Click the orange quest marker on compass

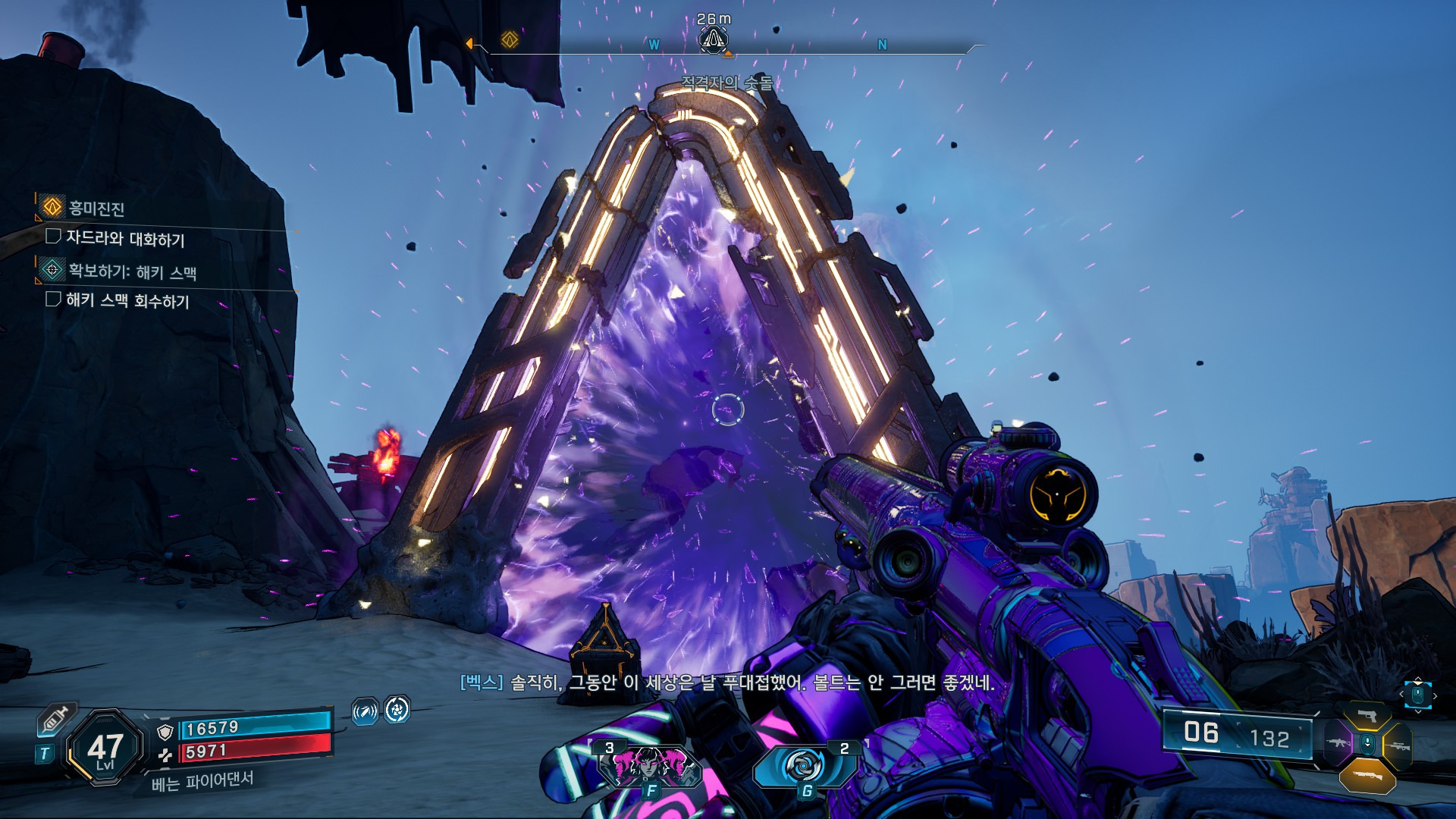click(510, 39)
